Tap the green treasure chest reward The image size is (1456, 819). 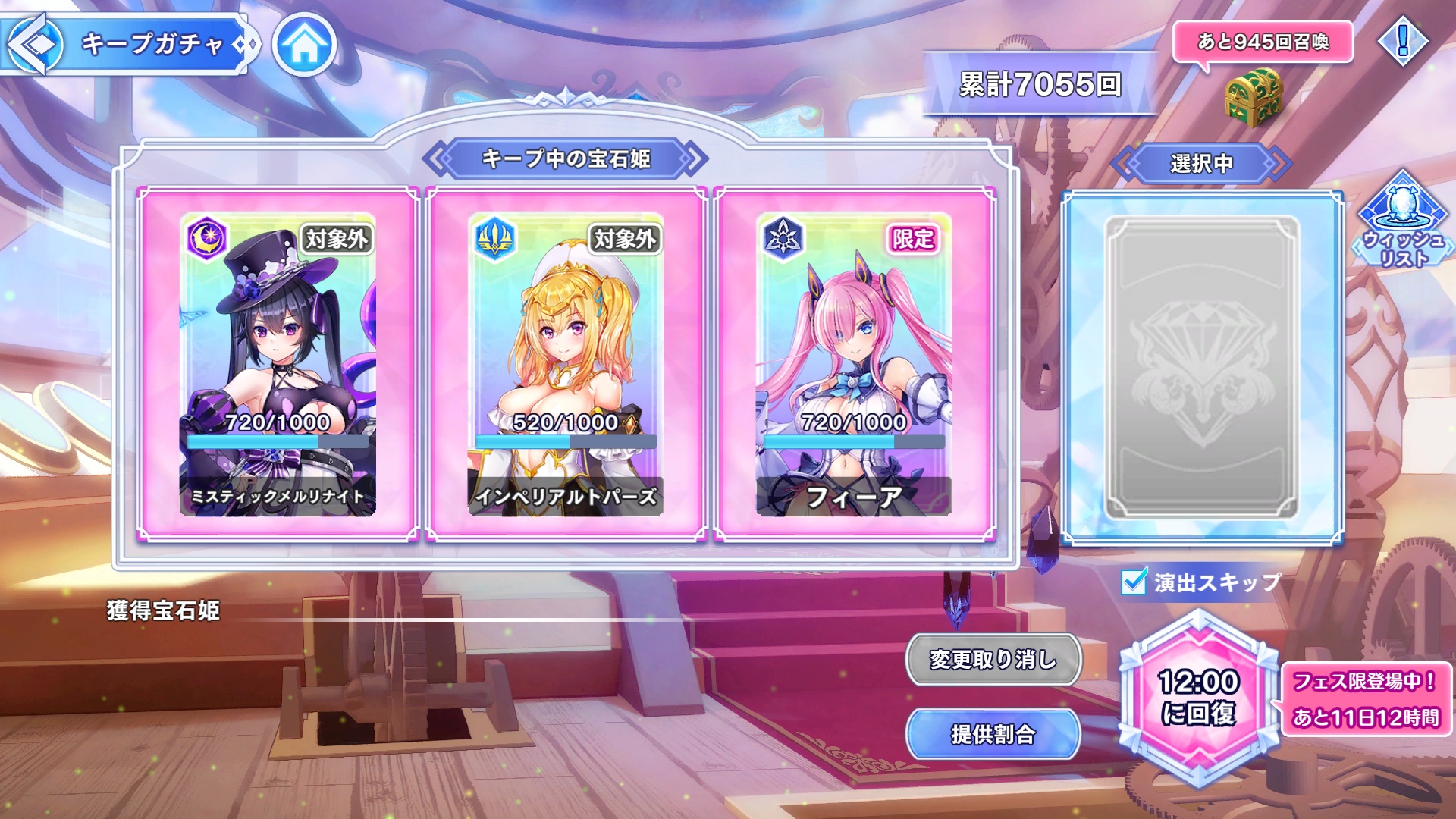coord(1253,97)
